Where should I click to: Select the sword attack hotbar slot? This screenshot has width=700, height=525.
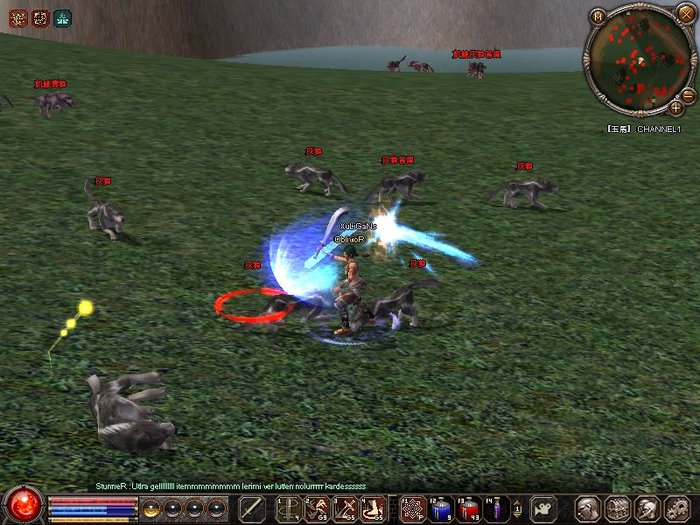[252, 509]
